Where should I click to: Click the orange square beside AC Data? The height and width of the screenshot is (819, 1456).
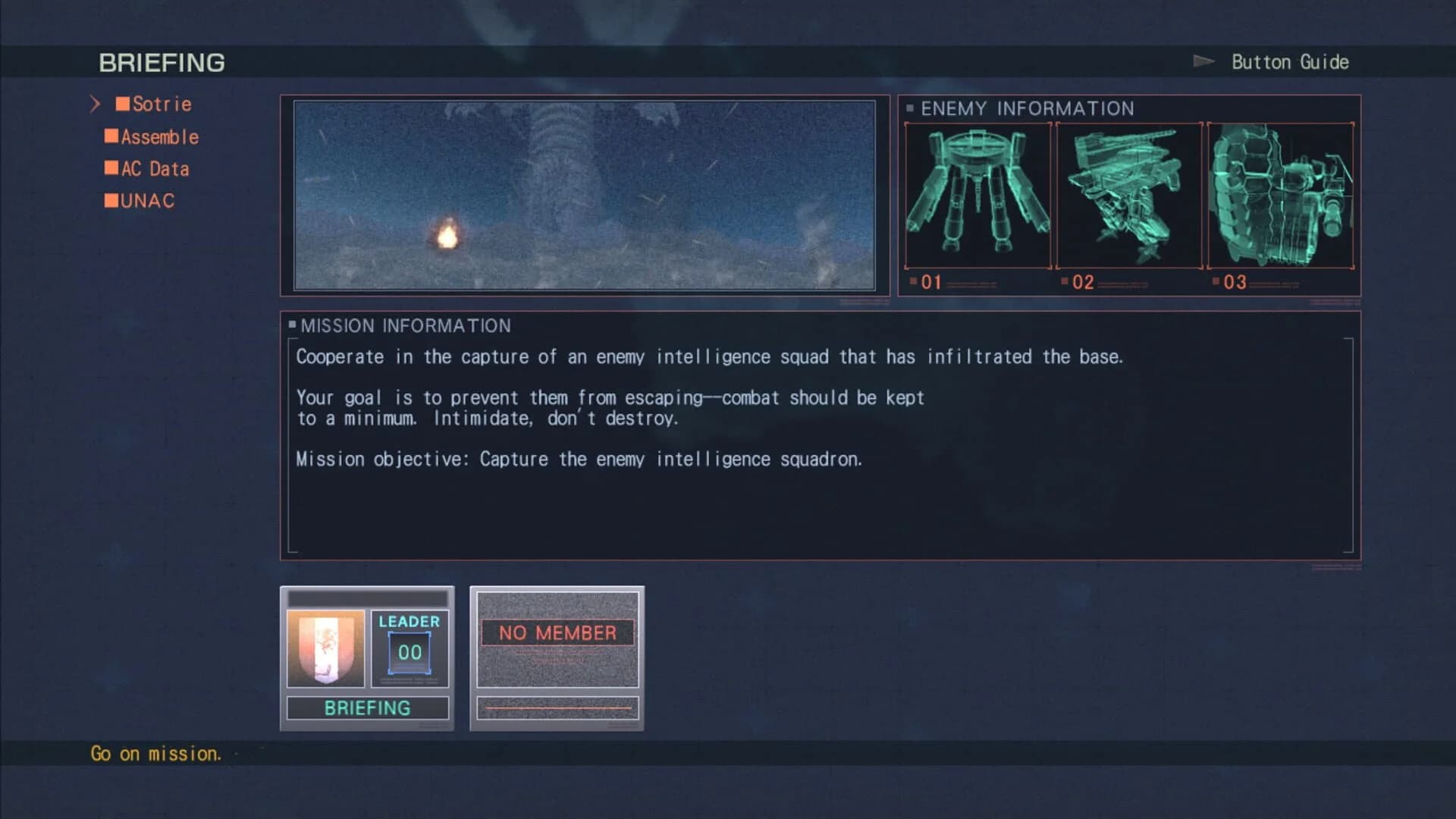[111, 167]
